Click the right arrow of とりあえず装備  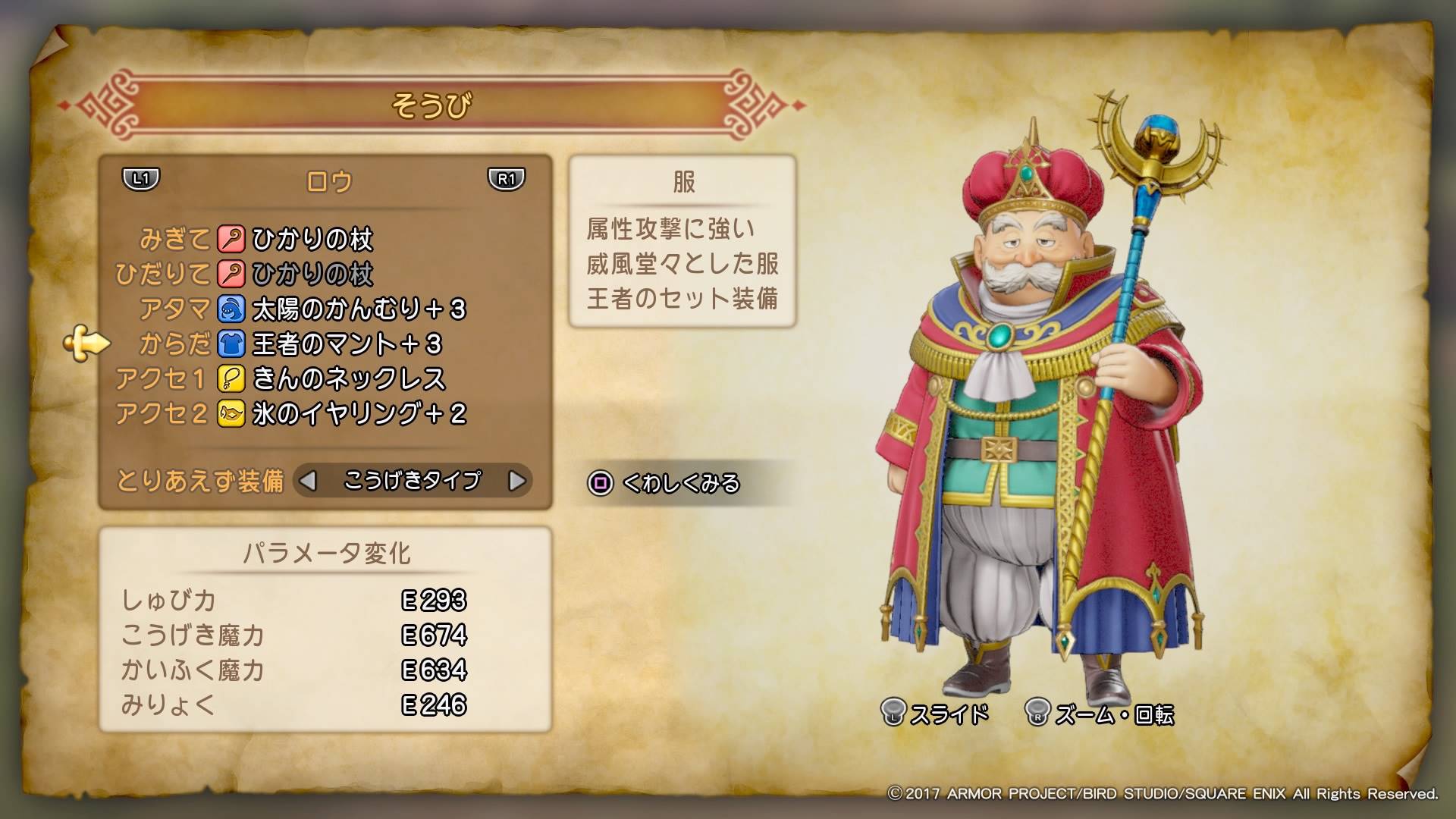(516, 481)
